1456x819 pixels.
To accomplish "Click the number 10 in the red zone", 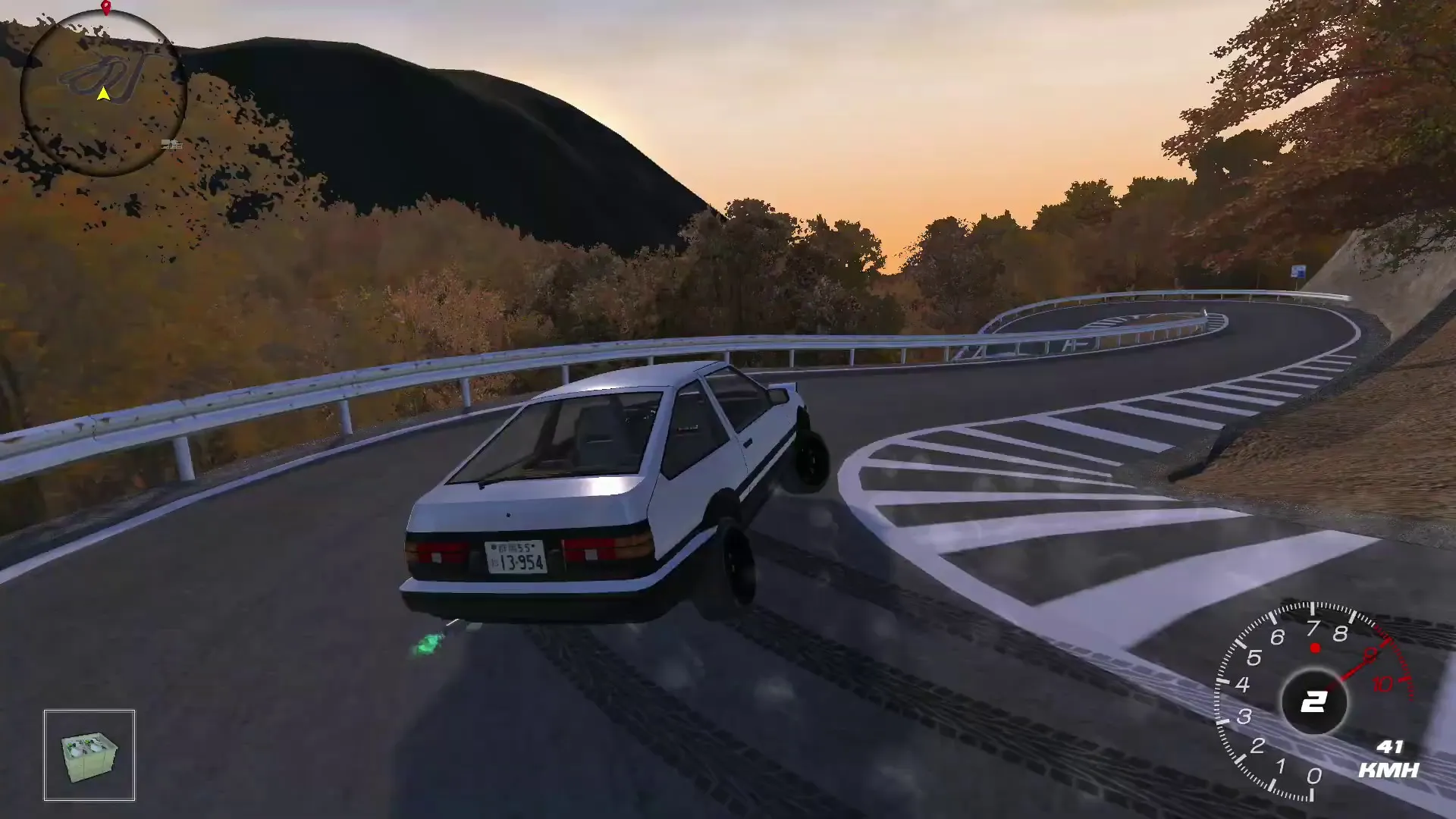I will pyautogui.click(x=1382, y=683).
